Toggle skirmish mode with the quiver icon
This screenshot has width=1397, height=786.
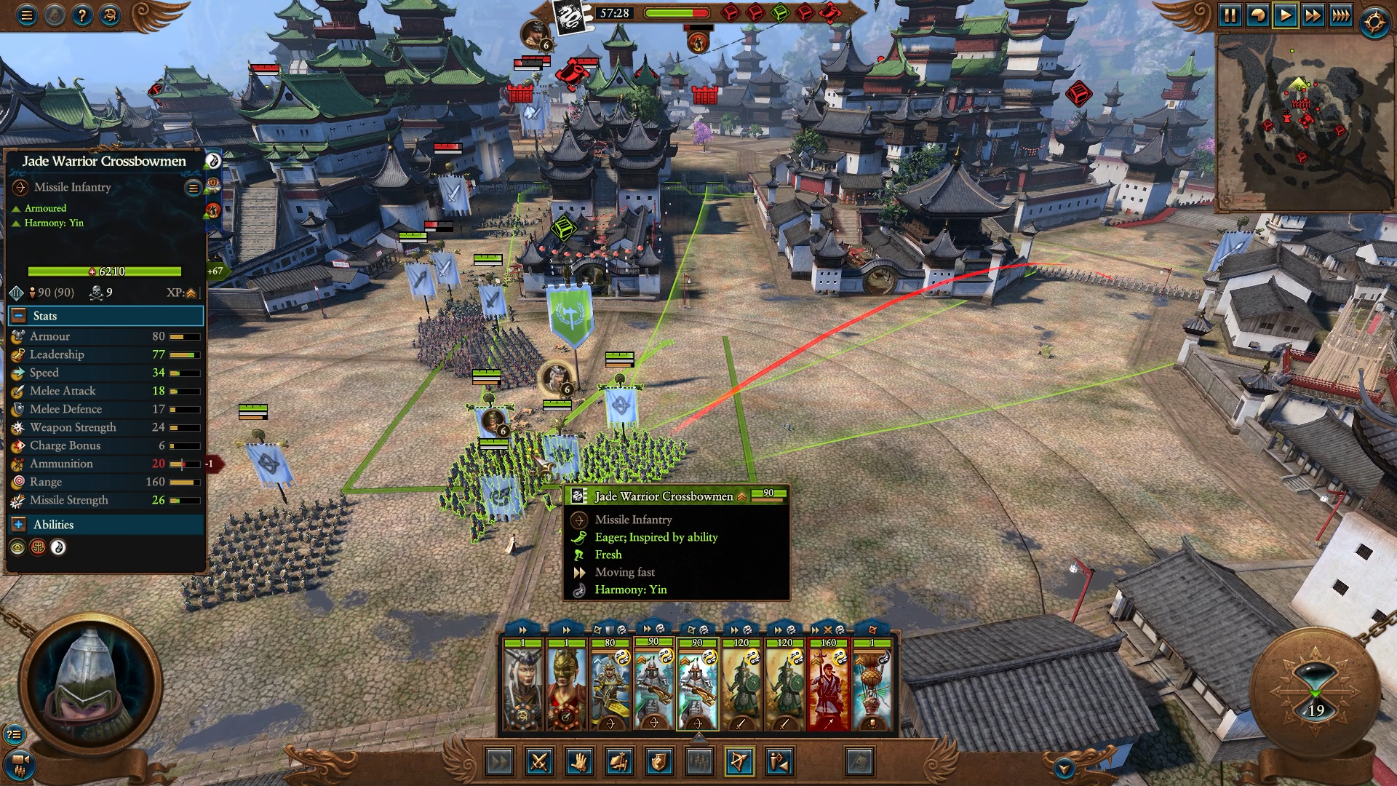tap(778, 761)
